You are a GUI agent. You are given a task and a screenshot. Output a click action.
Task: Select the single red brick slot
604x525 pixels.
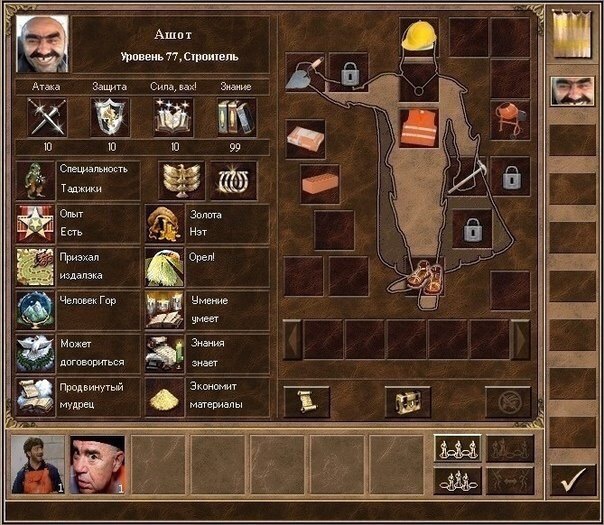pyautogui.click(x=320, y=184)
